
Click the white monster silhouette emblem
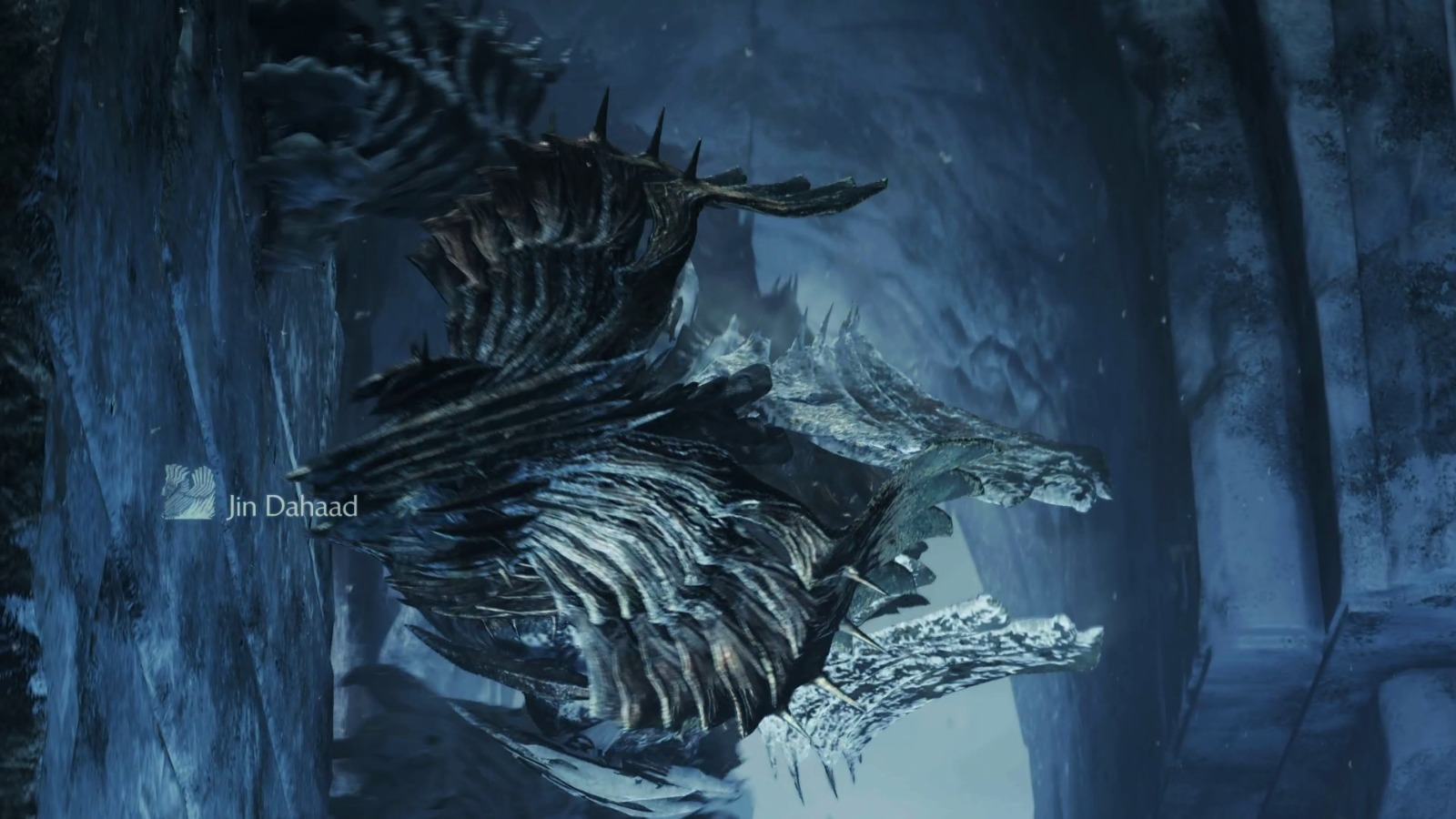pyautogui.click(x=189, y=491)
